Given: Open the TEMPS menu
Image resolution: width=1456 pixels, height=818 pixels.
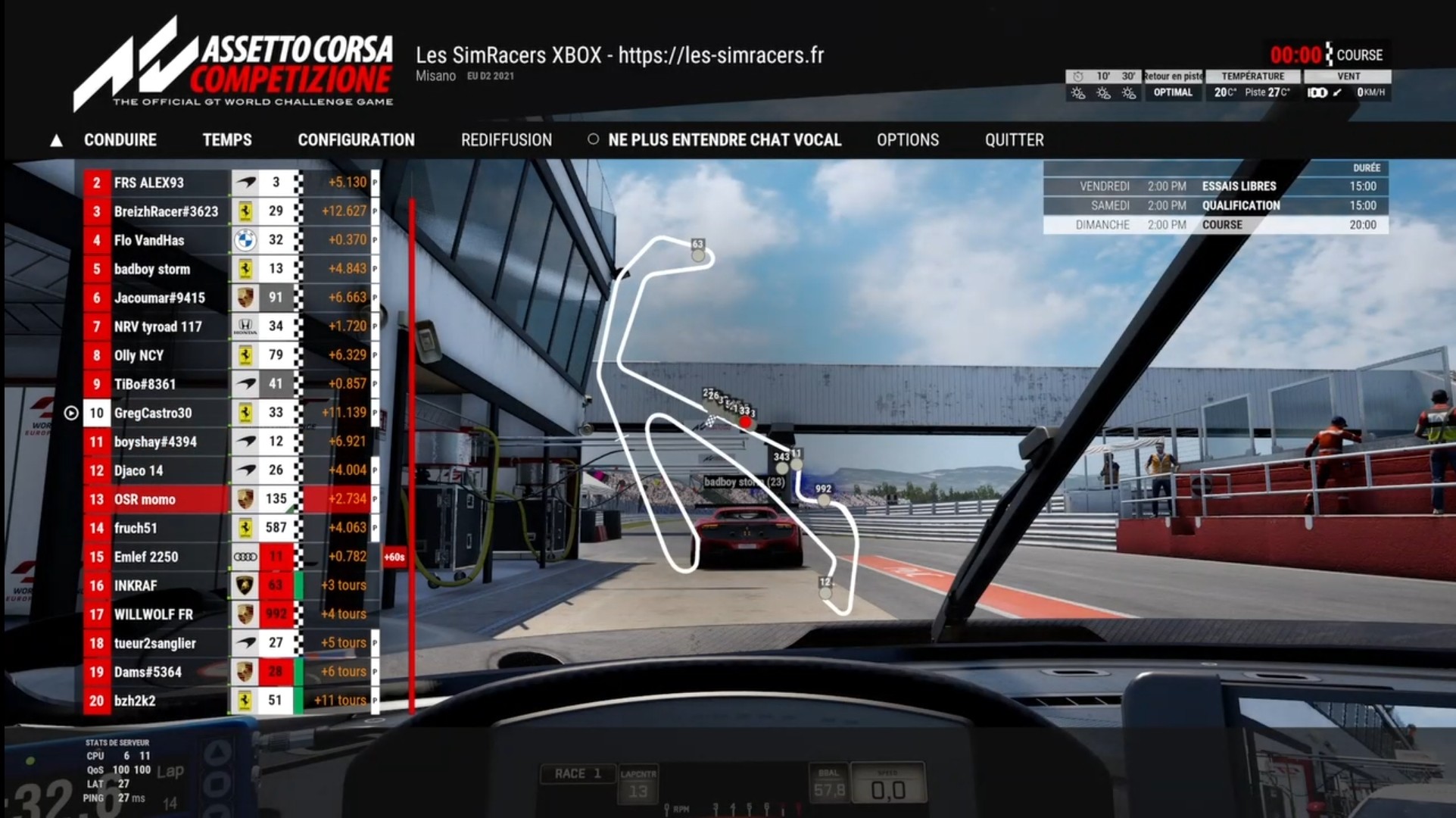Looking at the screenshot, I should [x=227, y=140].
